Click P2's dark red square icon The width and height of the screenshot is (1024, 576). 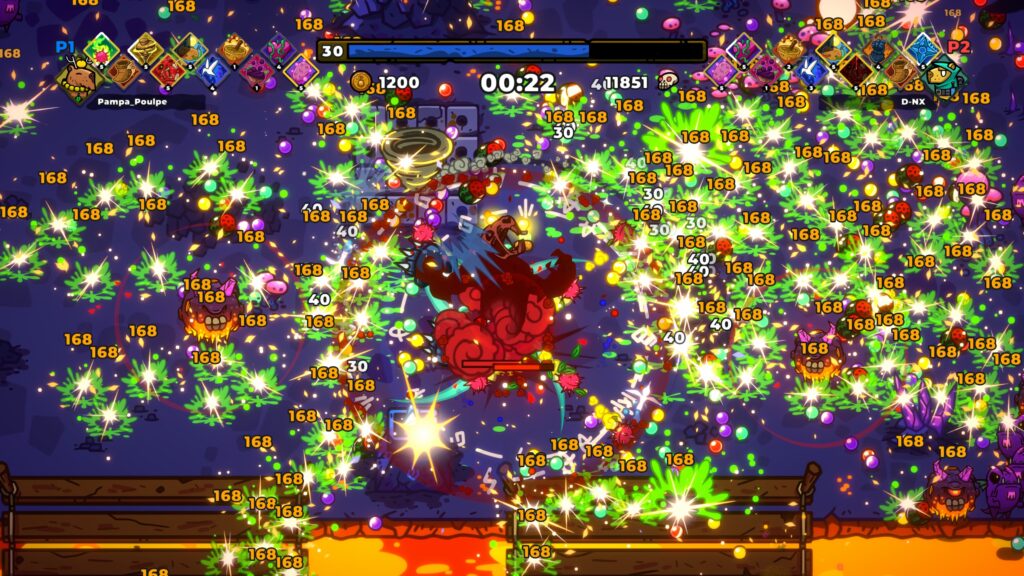pyautogui.click(x=855, y=70)
